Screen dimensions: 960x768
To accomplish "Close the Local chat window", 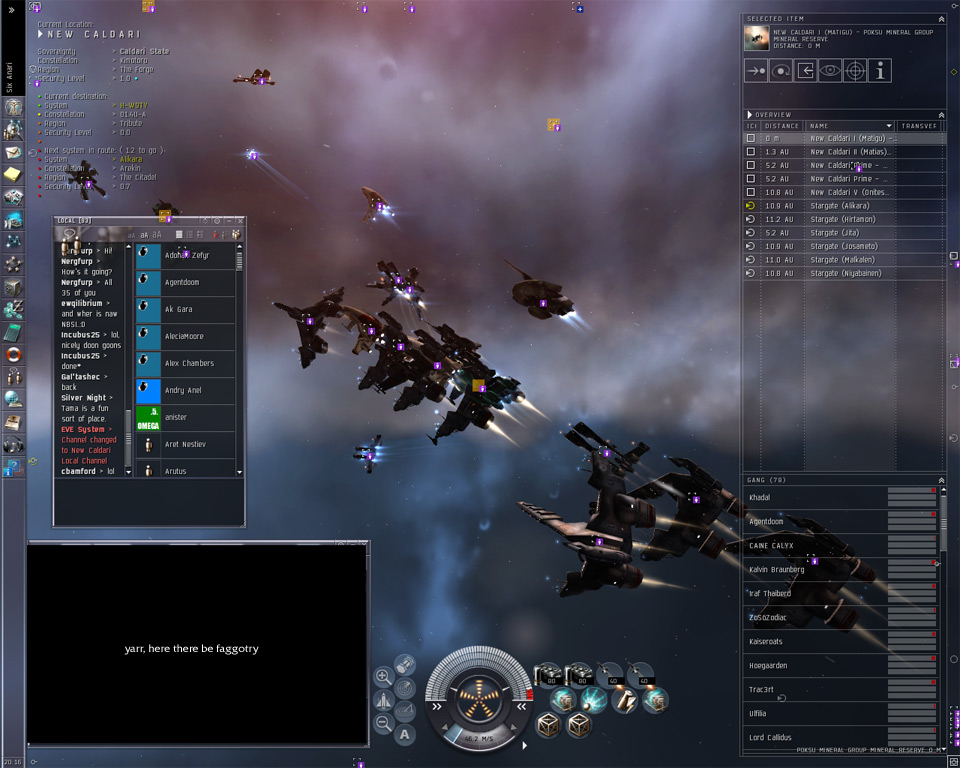I will tap(239, 220).
